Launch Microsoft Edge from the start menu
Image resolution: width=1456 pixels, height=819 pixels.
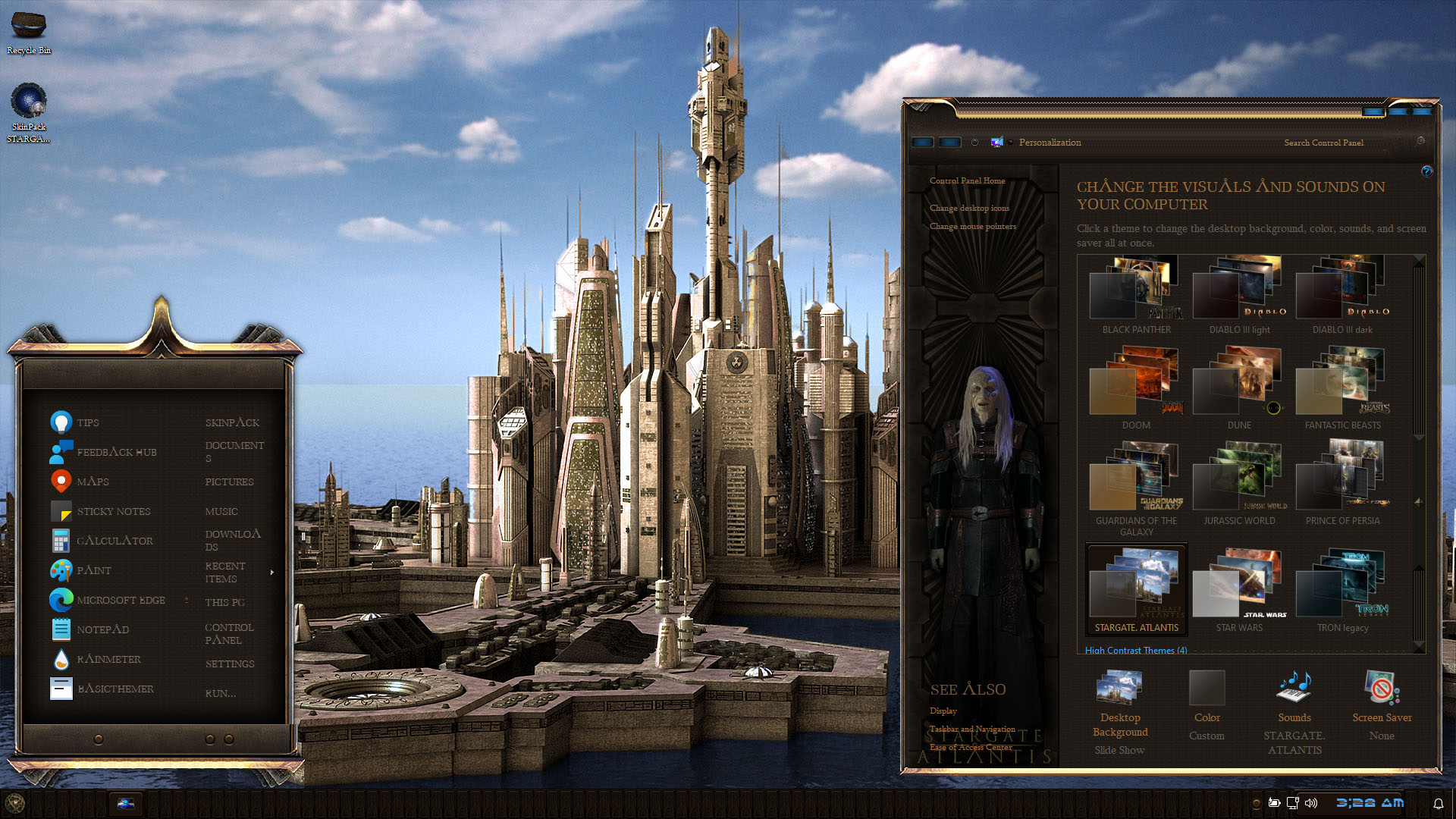click(121, 600)
